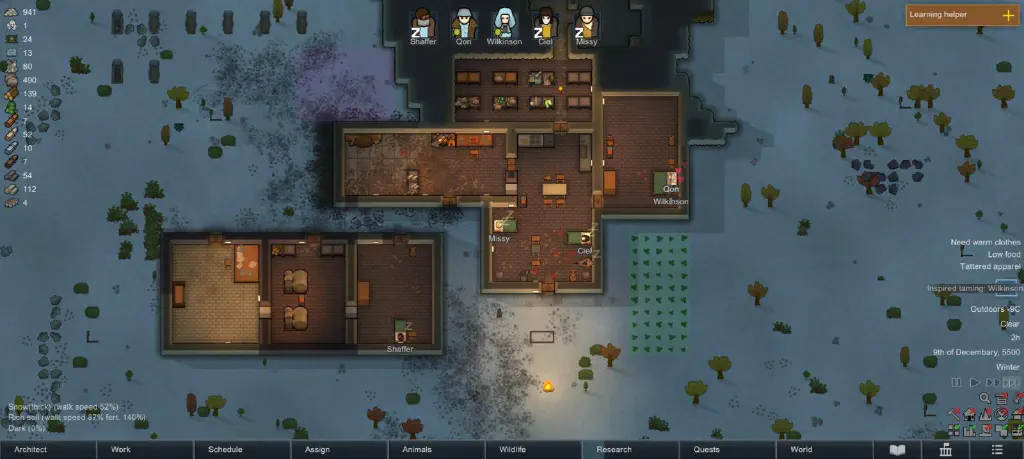Open the main menu list icon
The width and height of the screenshot is (1024, 459).
(999, 450)
